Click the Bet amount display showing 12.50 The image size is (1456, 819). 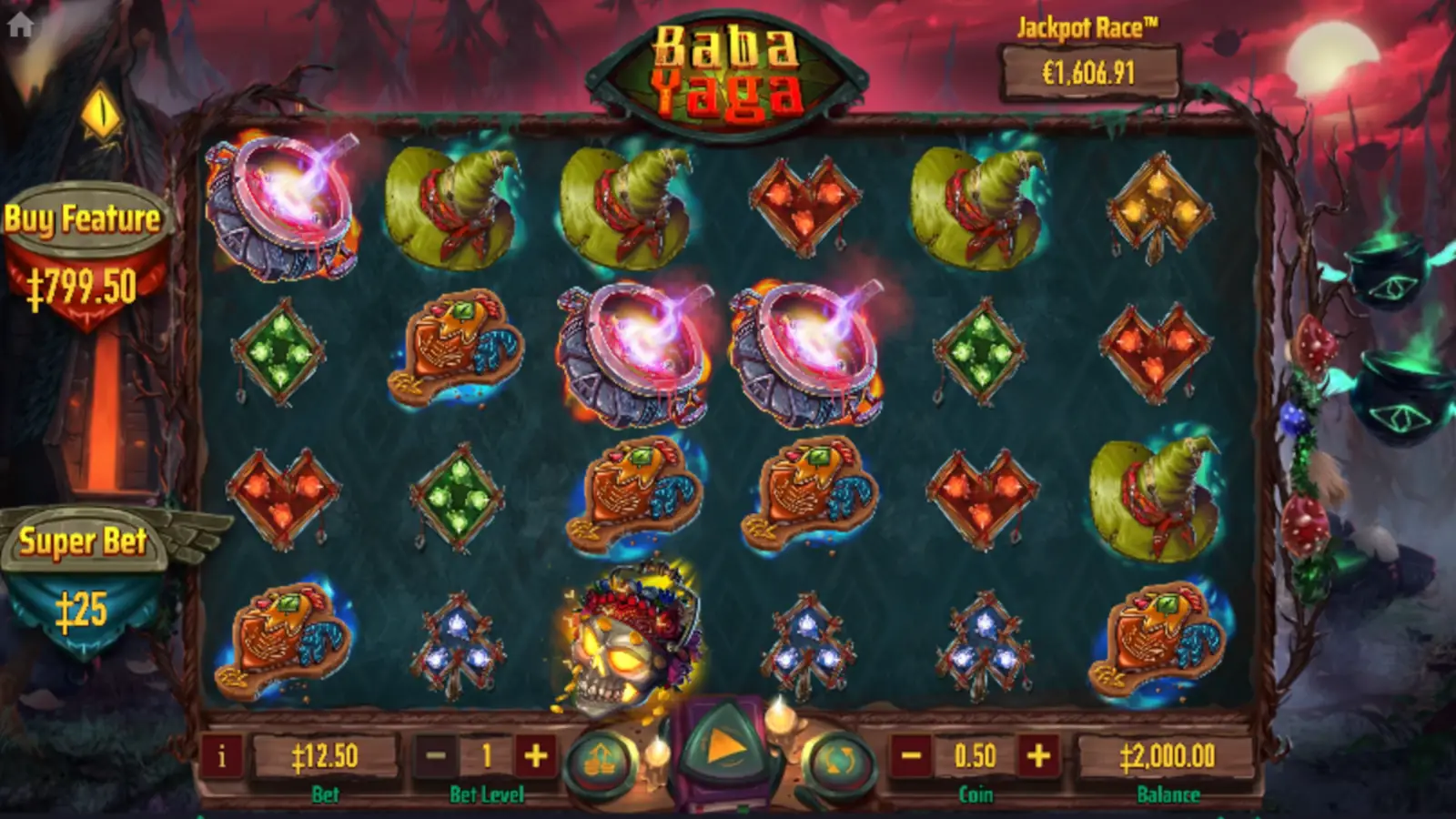tap(326, 756)
